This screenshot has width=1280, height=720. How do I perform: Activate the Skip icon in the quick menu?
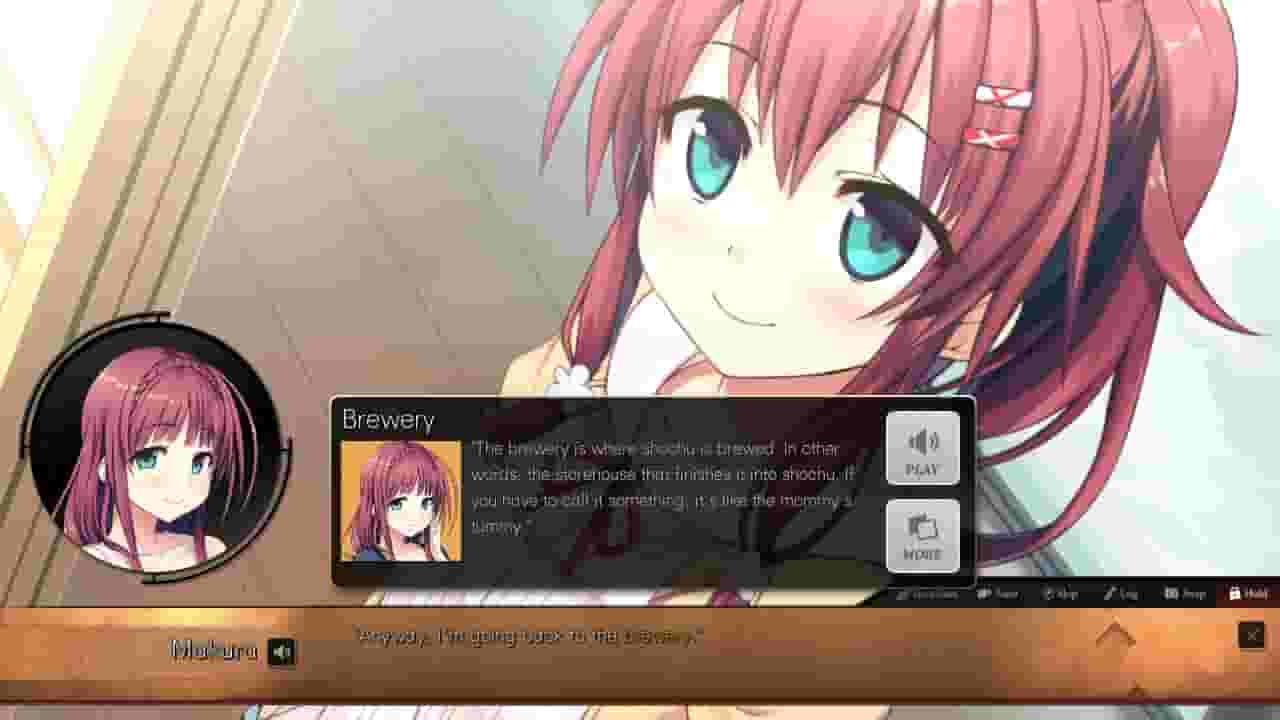[x=1057, y=593]
